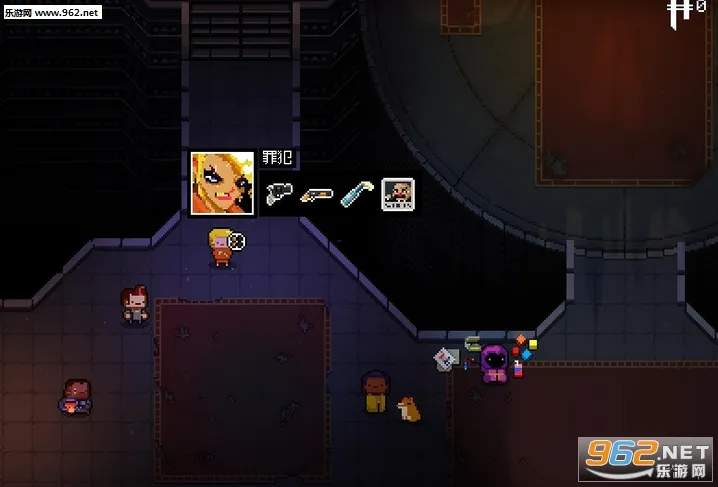718x487 pixels.
Task: Select the Molotov bottle item icon
Action: coord(357,194)
